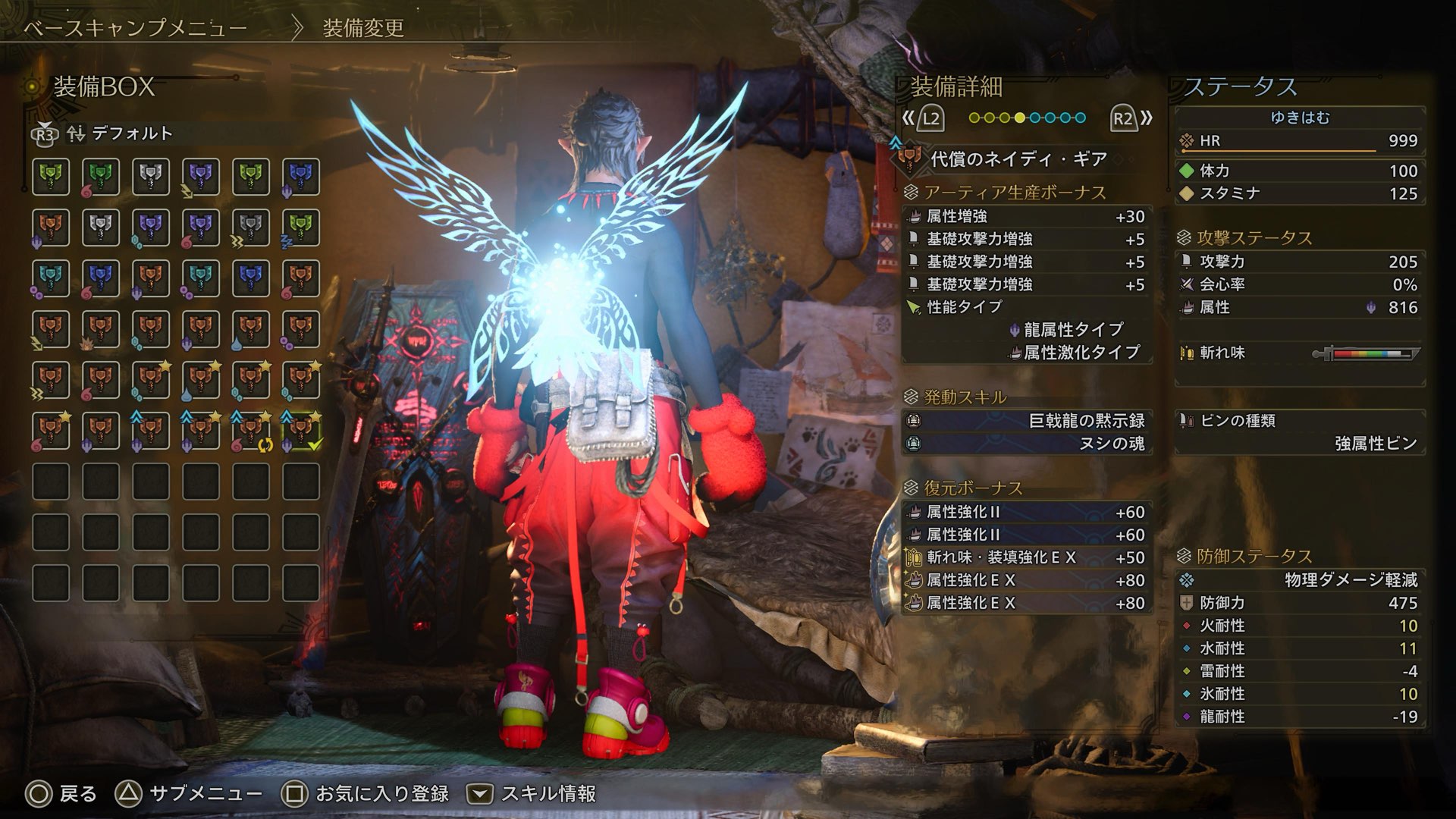Choose the orange charge blade with poison bubbles
Viewport: 1456px width, 819px height.
(301, 329)
